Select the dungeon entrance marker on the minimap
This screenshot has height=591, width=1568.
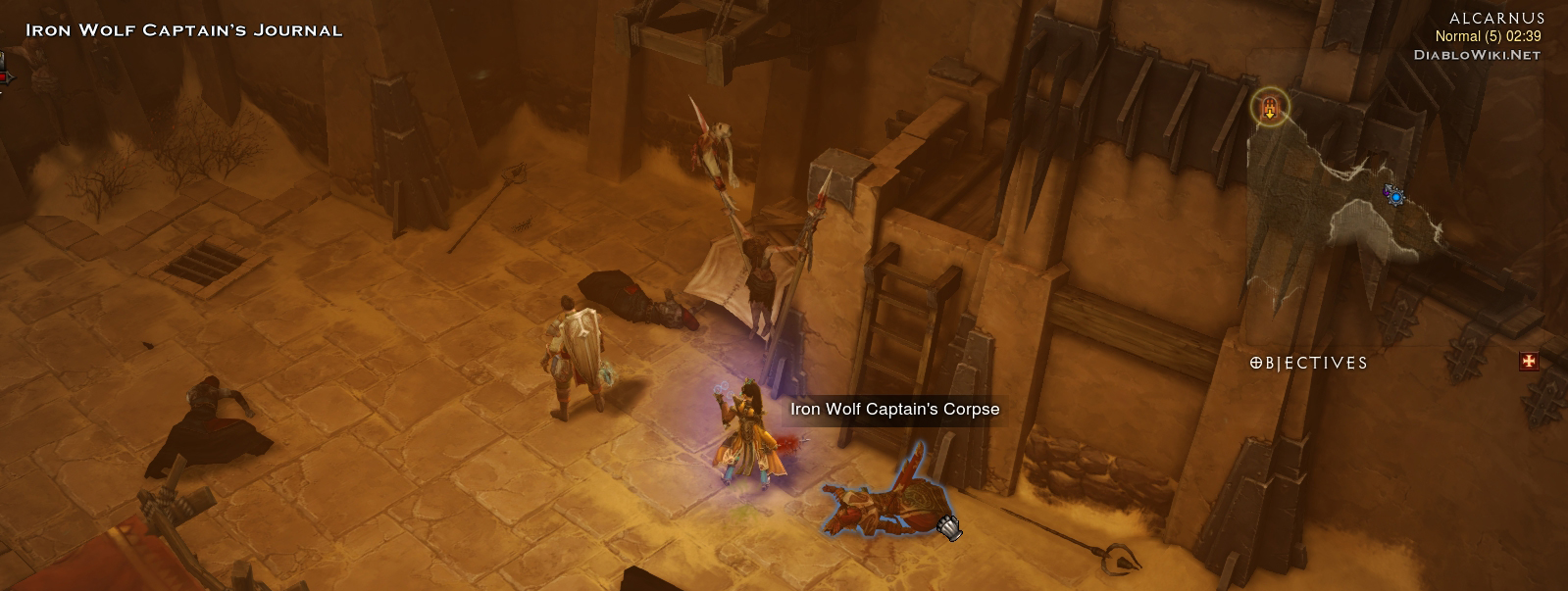(x=1270, y=107)
